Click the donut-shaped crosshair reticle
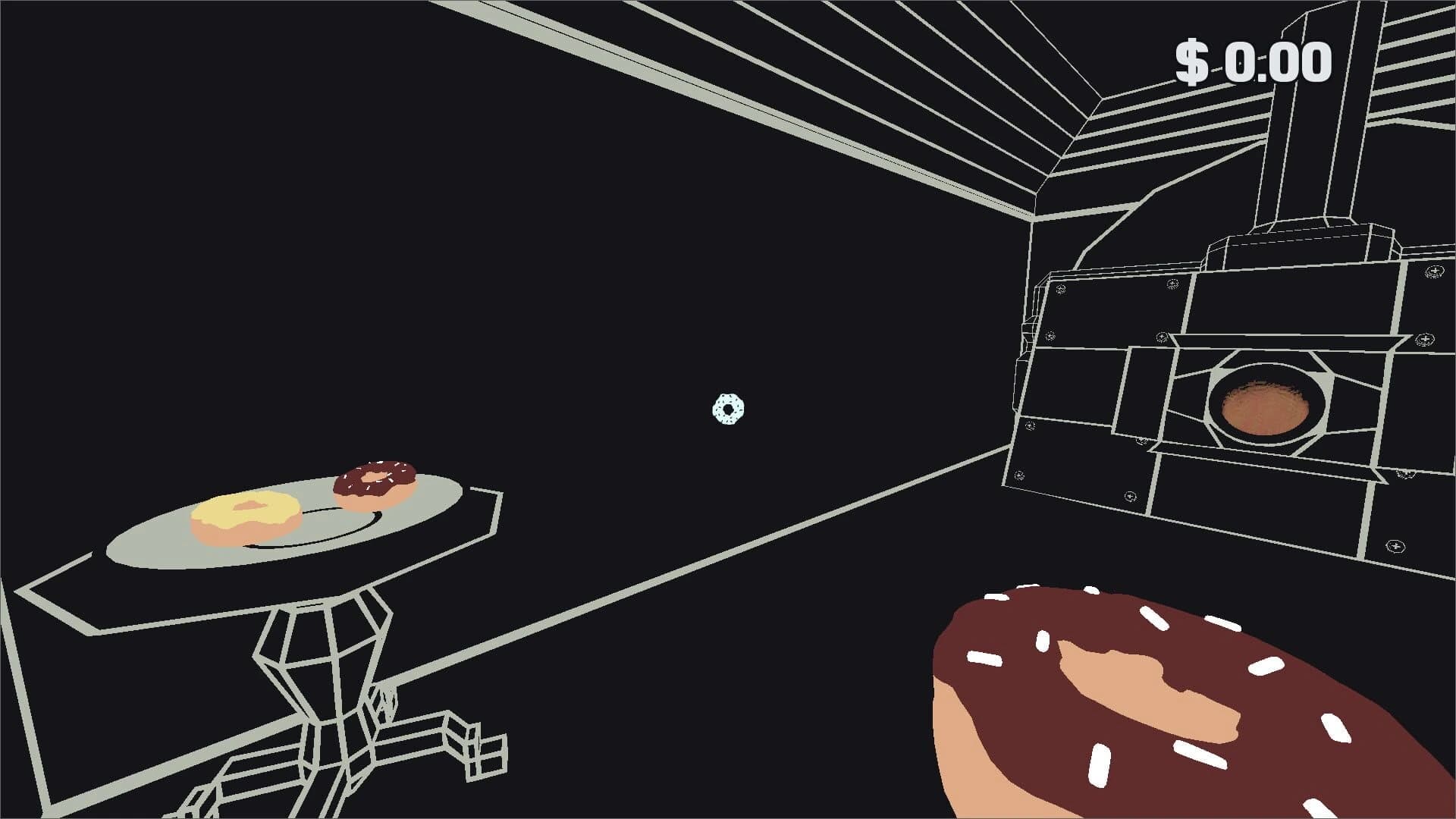Viewport: 1456px width, 819px height. pyautogui.click(x=726, y=409)
